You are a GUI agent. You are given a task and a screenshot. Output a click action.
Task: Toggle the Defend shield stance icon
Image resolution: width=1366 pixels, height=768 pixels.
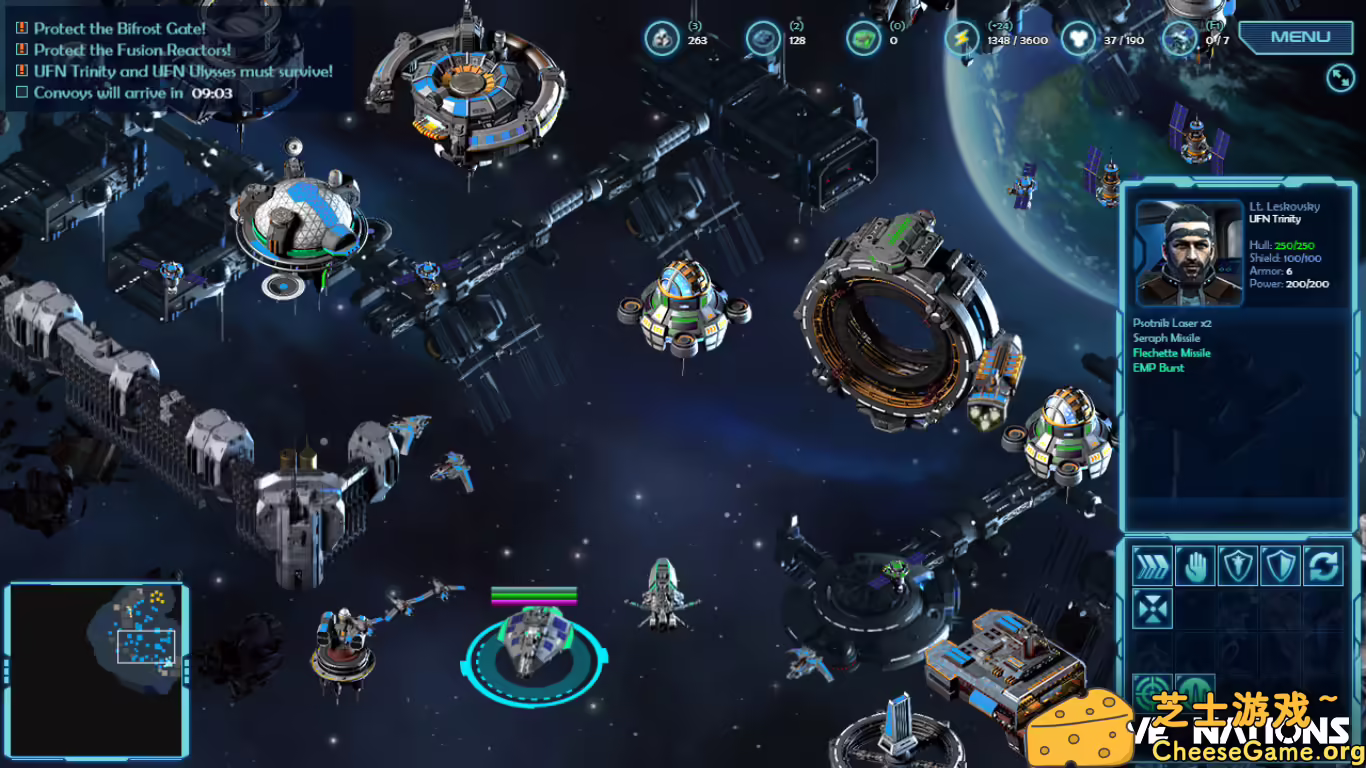point(1279,568)
